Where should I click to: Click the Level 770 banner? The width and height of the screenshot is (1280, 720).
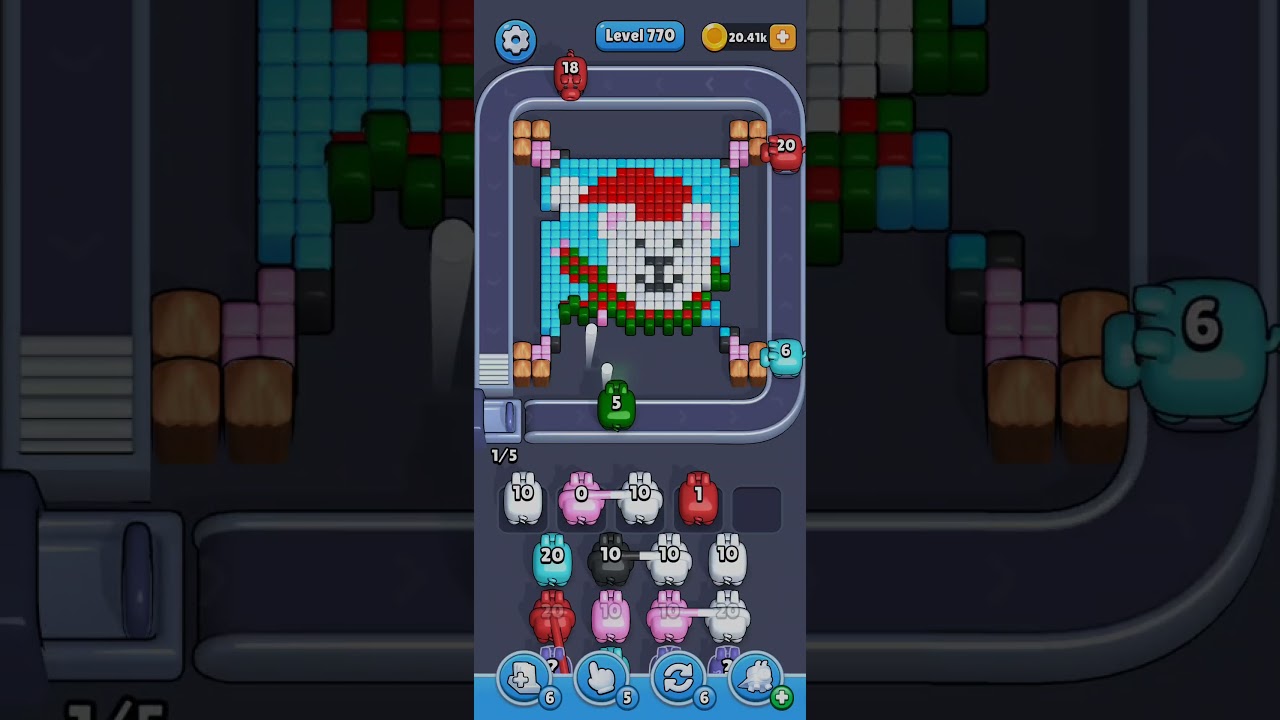[x=640, y=35]
